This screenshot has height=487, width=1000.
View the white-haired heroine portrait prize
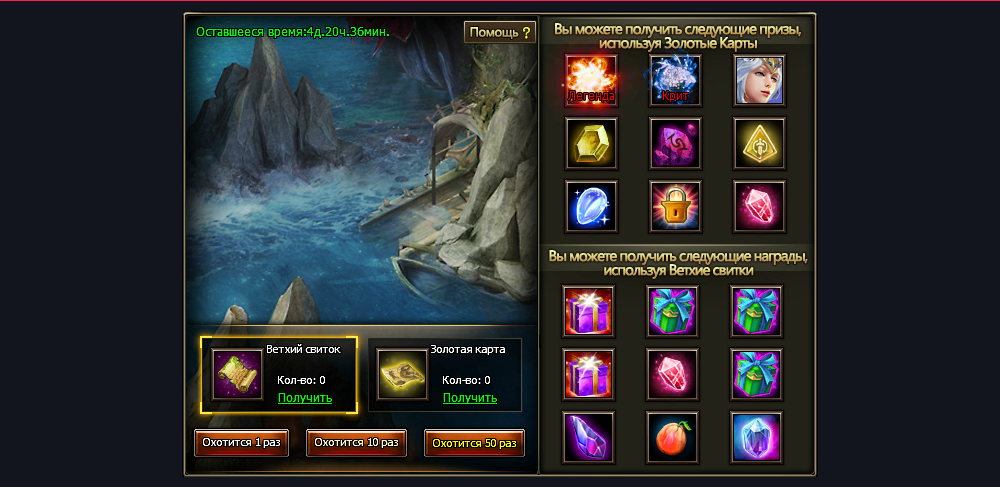(x=759, y=80)
